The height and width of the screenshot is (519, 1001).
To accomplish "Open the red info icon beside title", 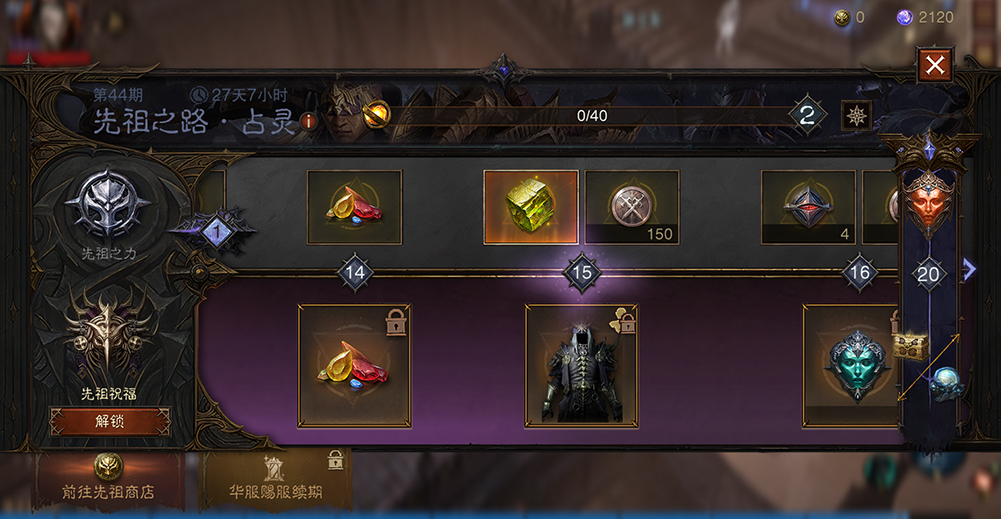I will tap(309, 121).
